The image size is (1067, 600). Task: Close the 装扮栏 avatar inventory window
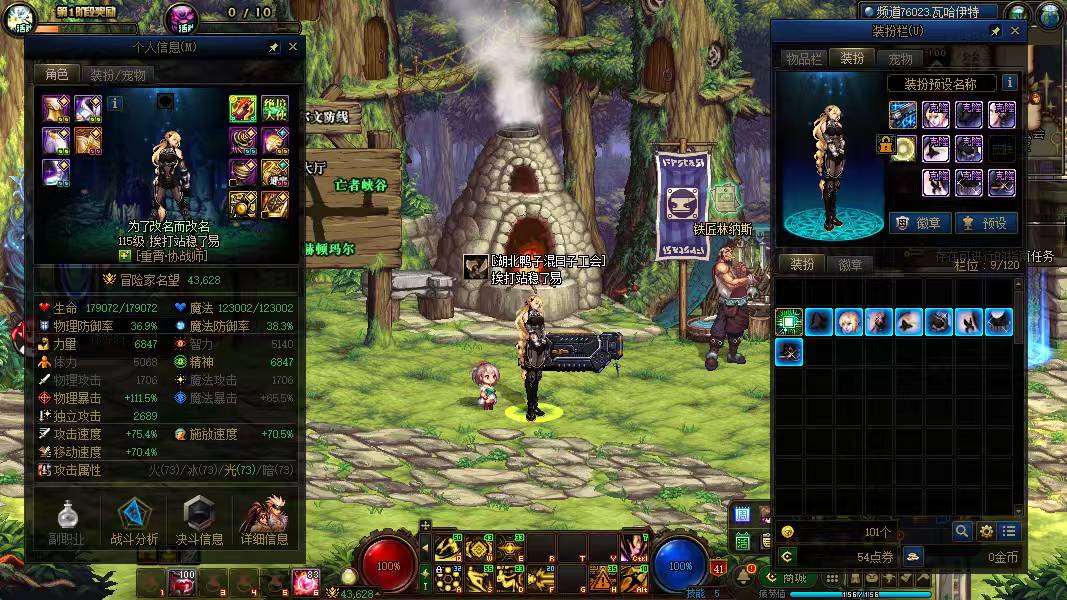pyautogui.click(x=1015, y=32)
